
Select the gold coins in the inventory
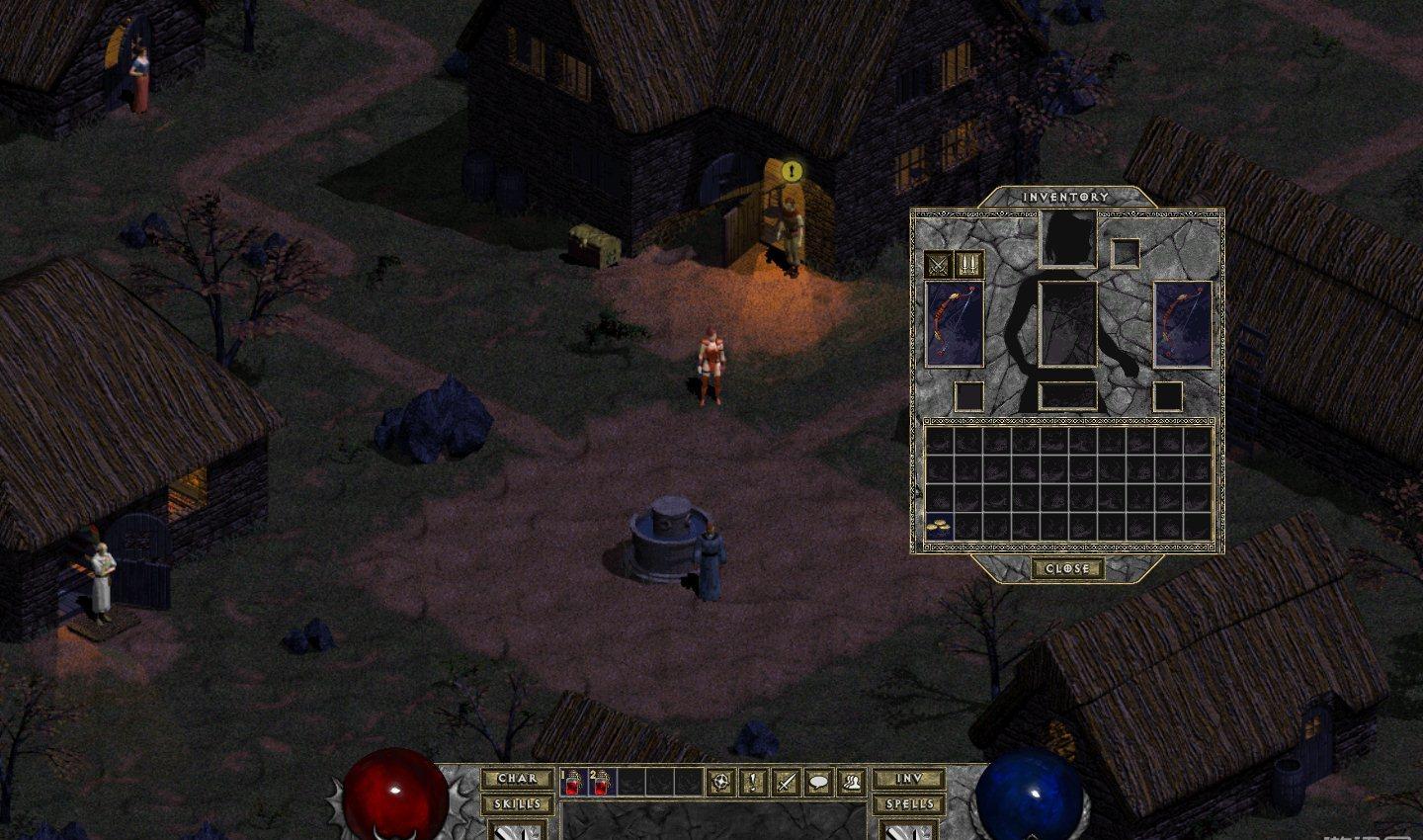[x=938, y=526]
